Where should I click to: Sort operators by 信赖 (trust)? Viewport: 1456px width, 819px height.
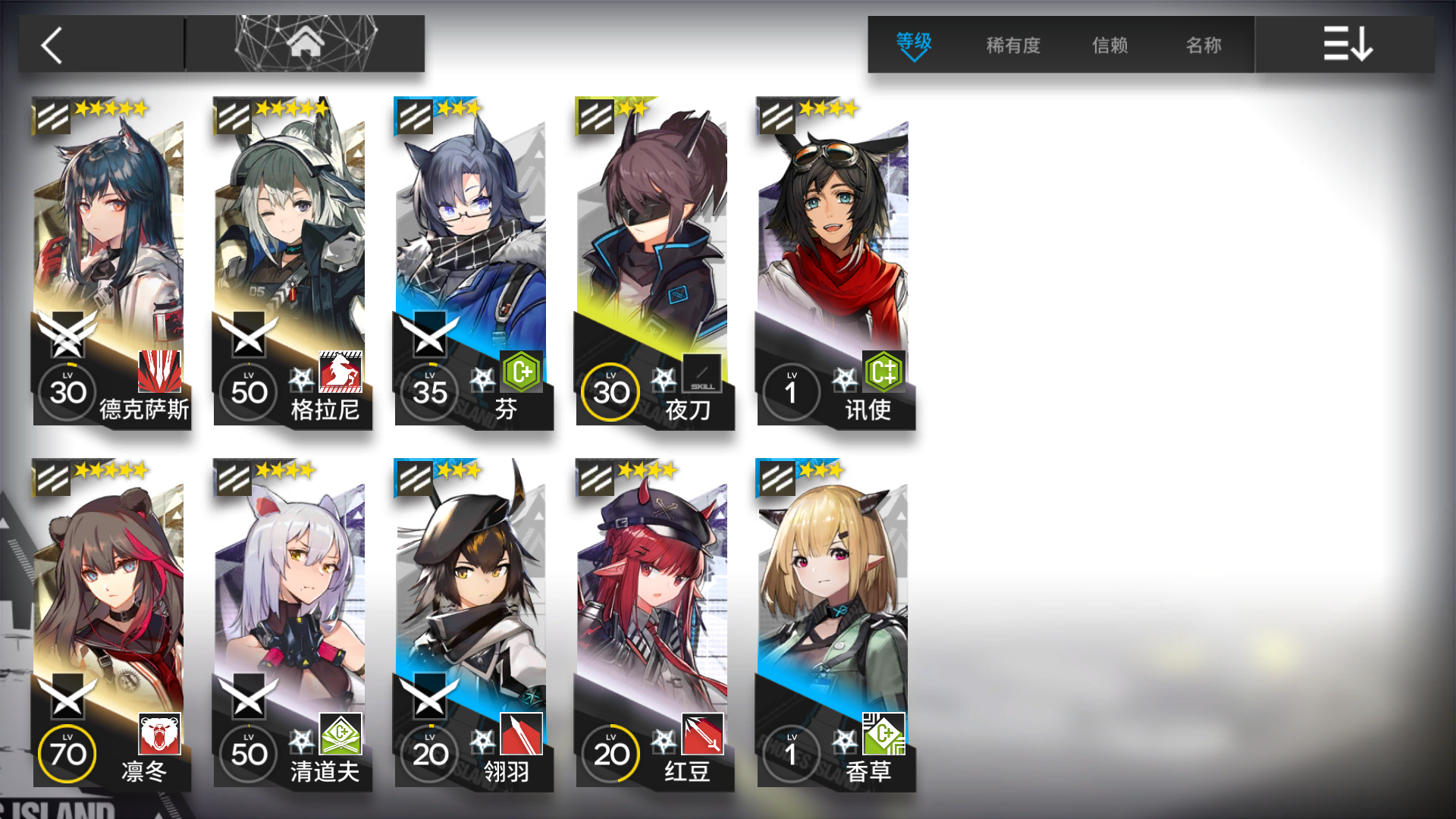(x=1109, y=45)
